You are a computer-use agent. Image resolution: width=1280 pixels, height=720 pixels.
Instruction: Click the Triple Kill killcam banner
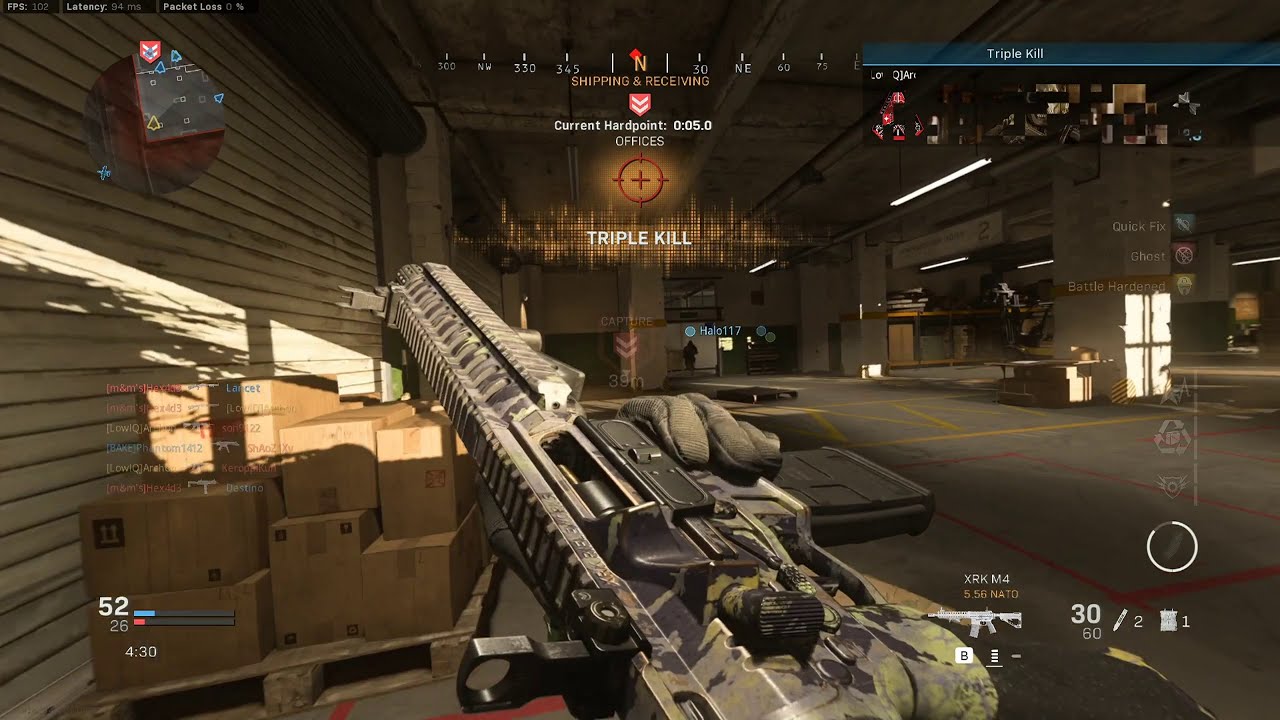click(1014, 54)
